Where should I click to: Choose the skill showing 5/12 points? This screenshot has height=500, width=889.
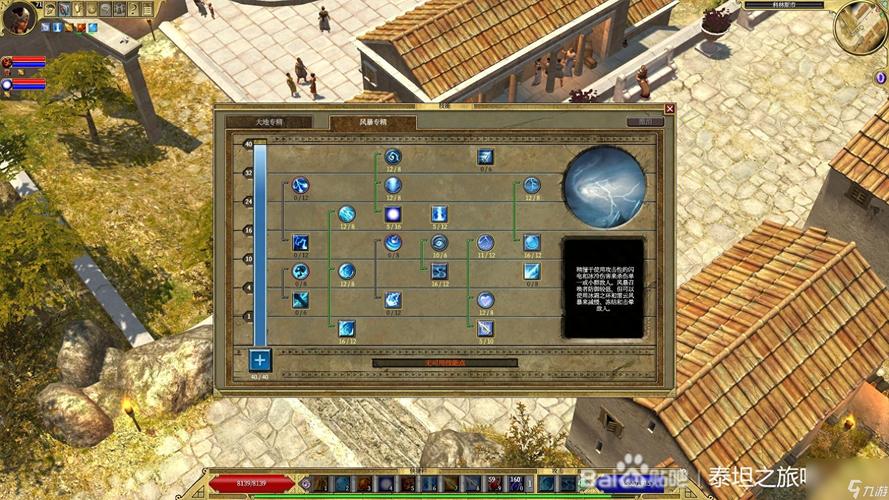(x=439, y=214)
